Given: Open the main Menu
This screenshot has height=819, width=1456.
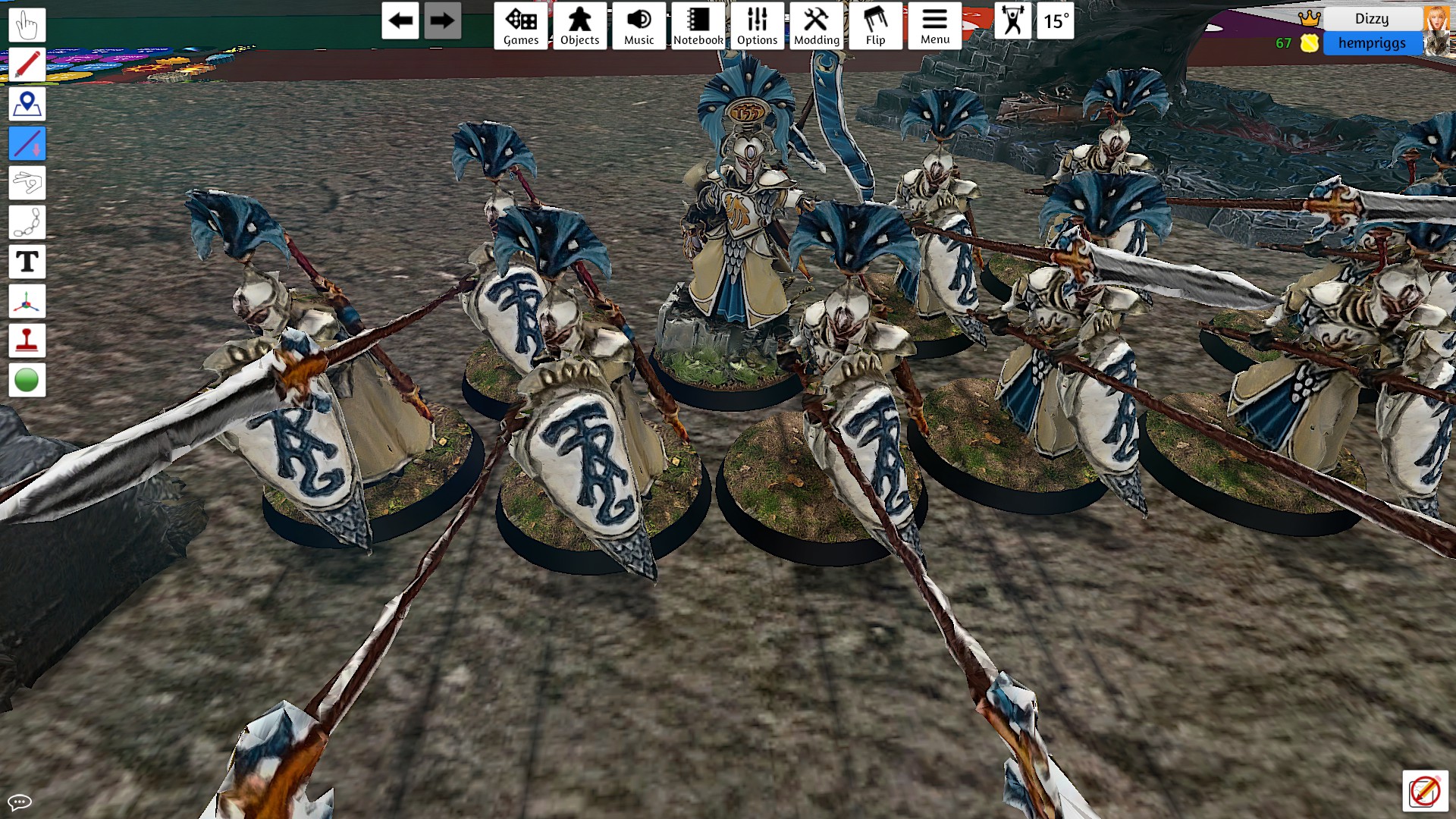Looking at the screenshot, I should click(934, 26).
